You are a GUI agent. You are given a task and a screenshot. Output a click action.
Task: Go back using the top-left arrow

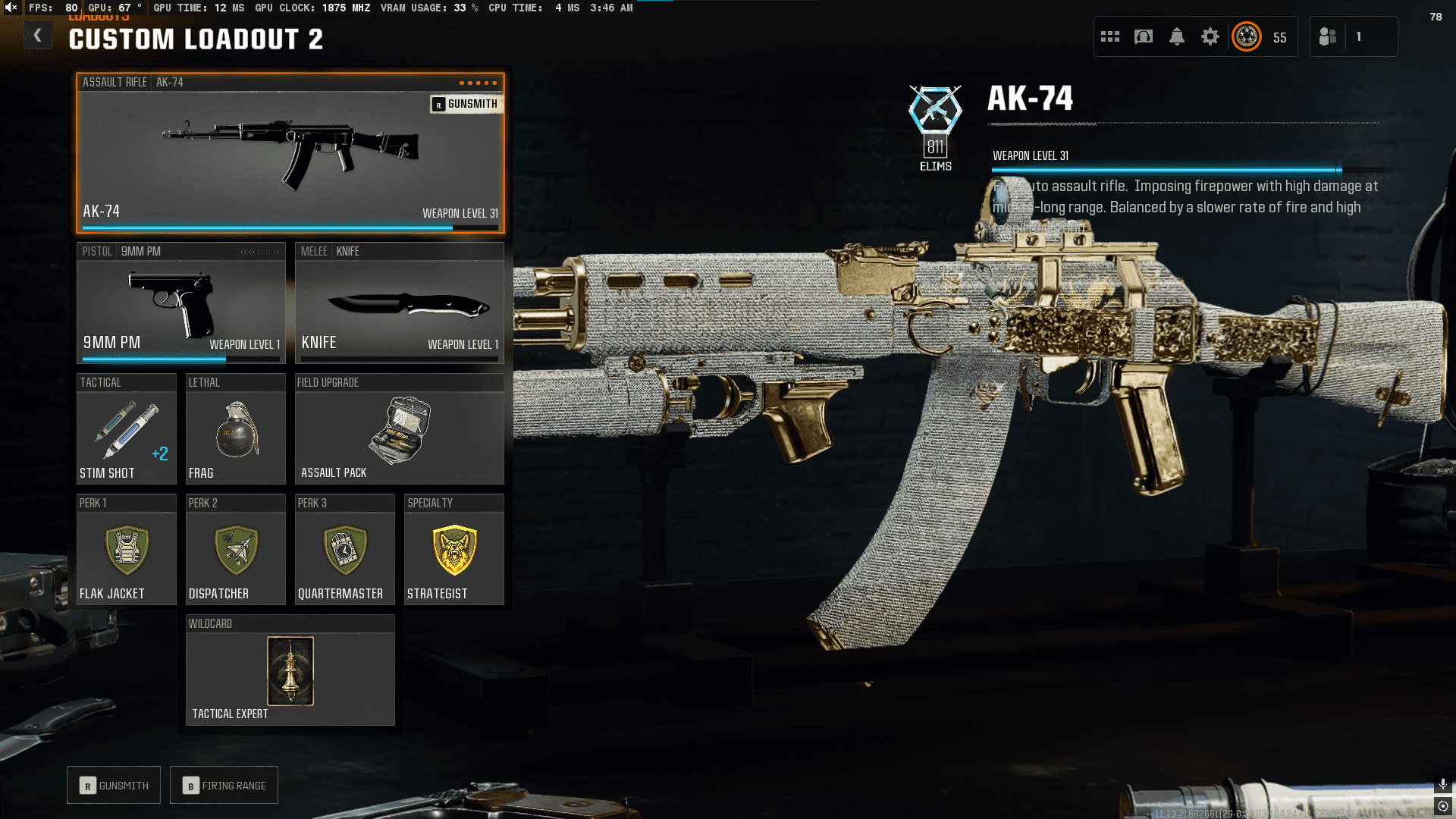[x=37, y=36]
